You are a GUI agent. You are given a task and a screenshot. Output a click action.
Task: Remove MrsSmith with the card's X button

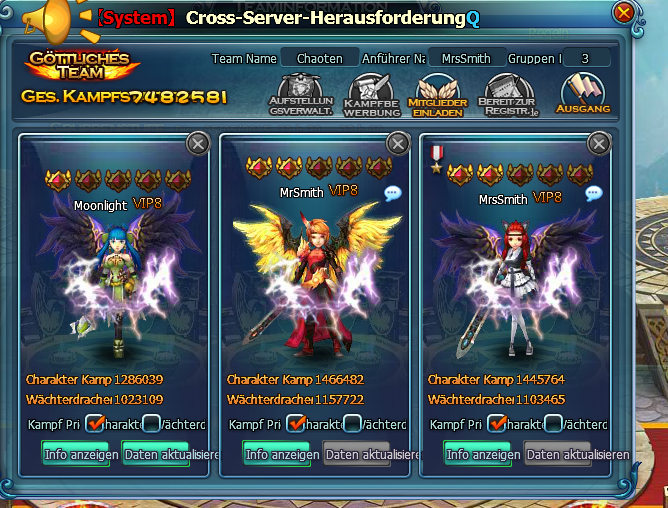[599, 144]
